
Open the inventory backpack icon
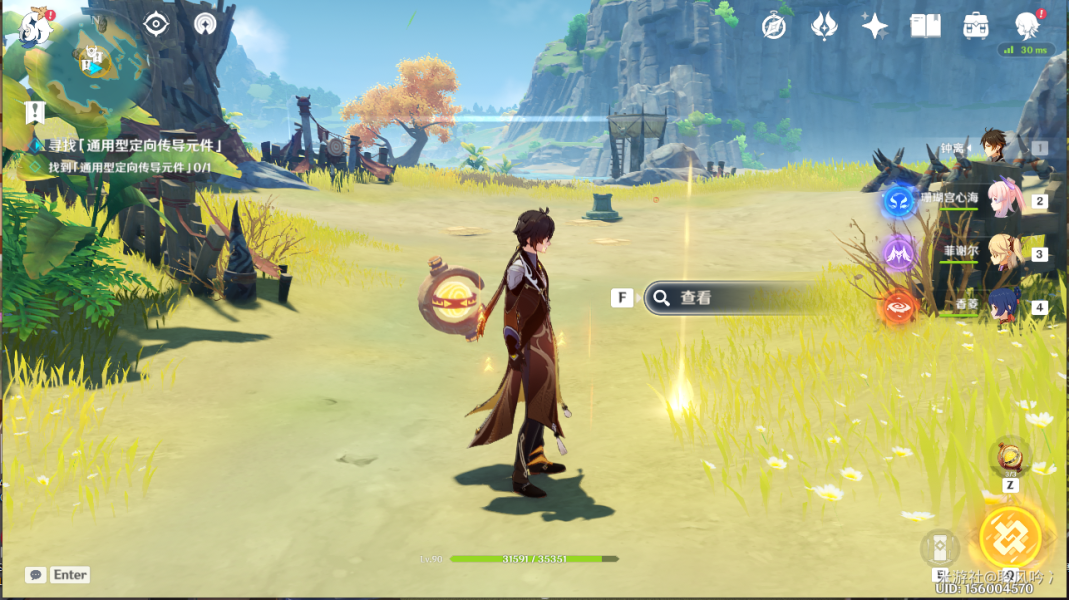[x=976, y=26]
